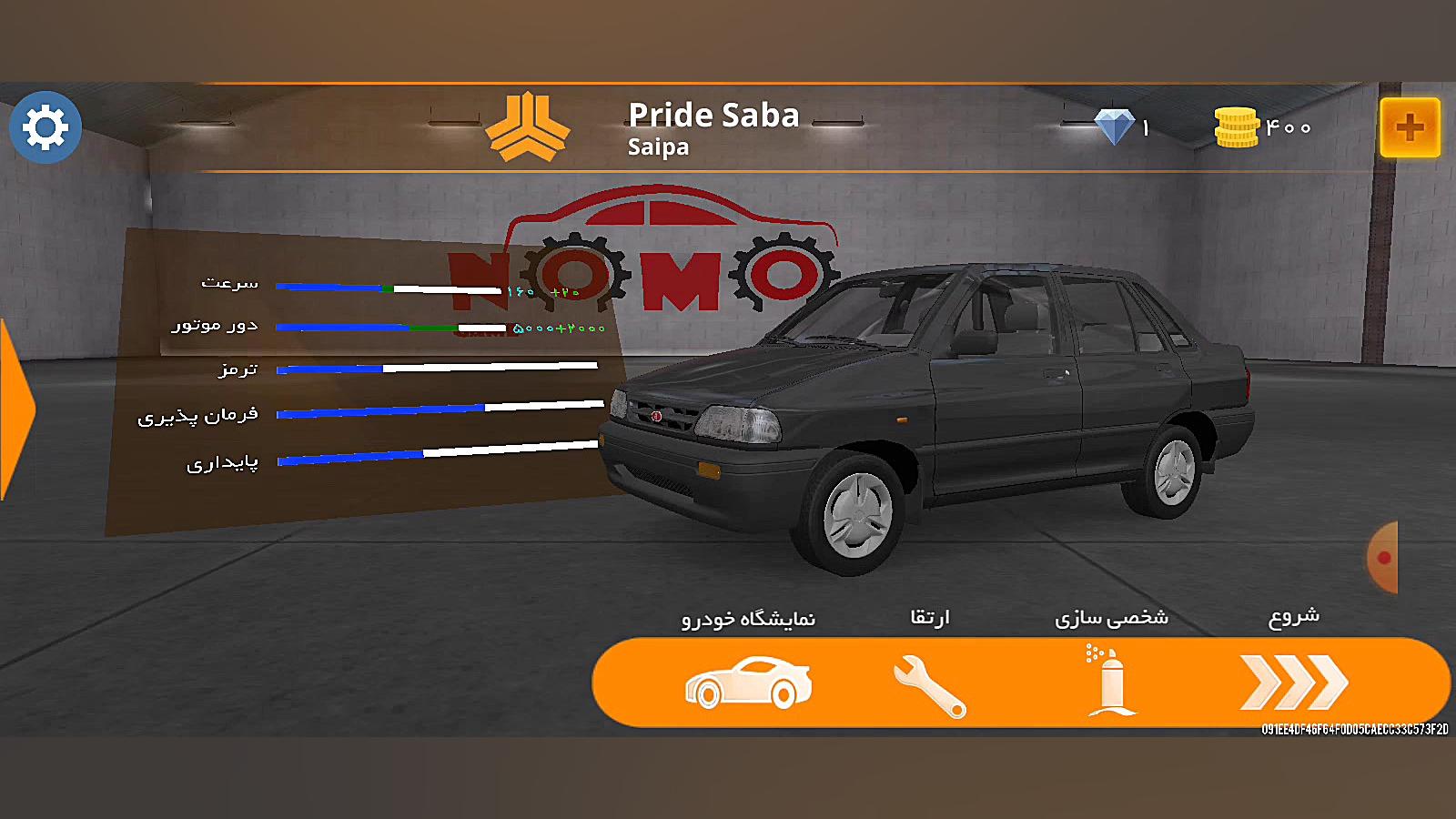1456x819 pixels.
Task: Click the ترمز brake progress bar
Action: click(437, 369)
